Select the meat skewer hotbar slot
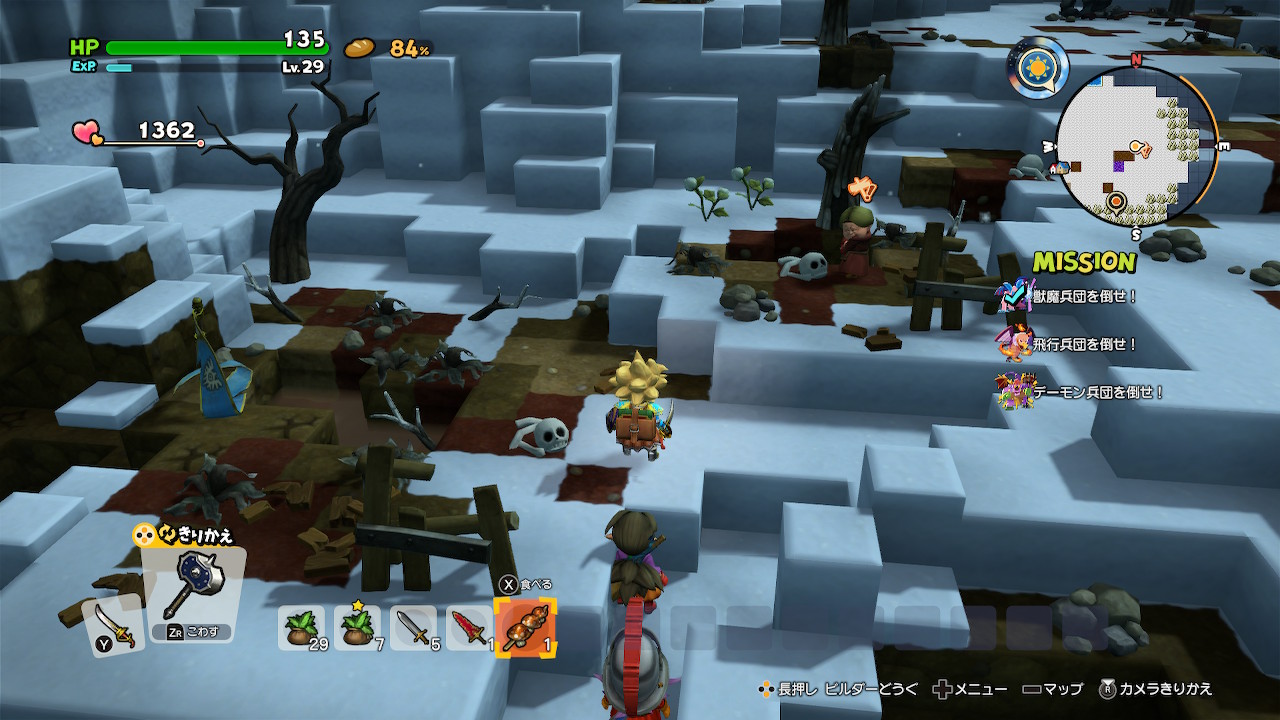The height and width of the screenshot is (720, 1280). [x=525, y=628]
